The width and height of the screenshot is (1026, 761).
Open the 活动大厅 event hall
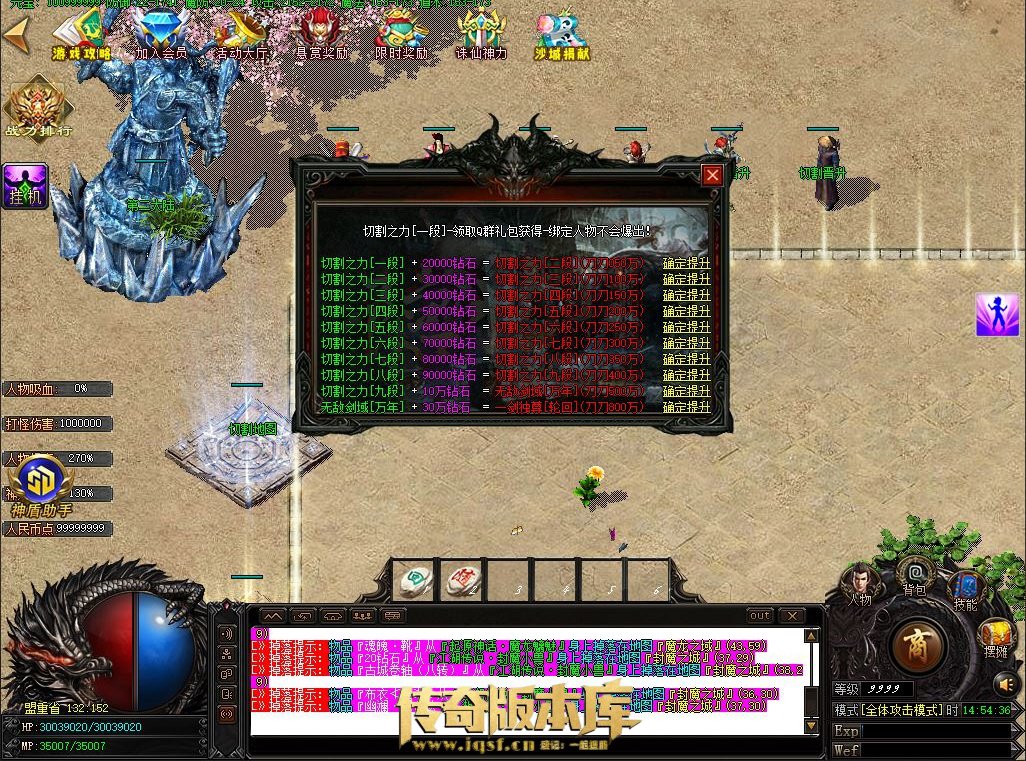pos(241,36)
